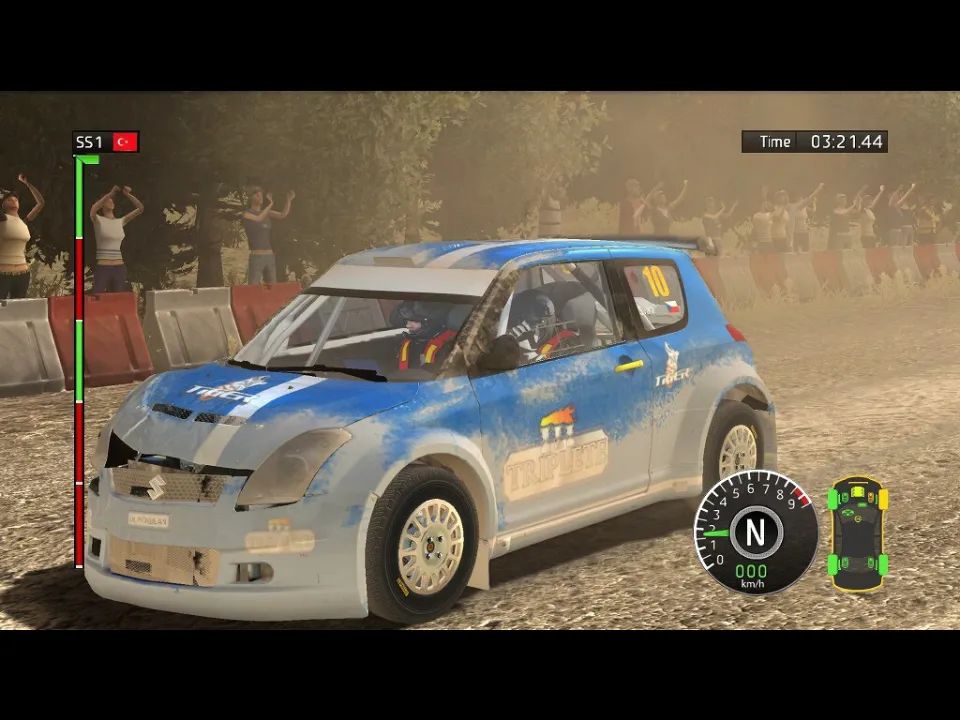The image size is (960, 720).
Task: Select the tachometer gear indicator dial
Action: click(755, 533)
